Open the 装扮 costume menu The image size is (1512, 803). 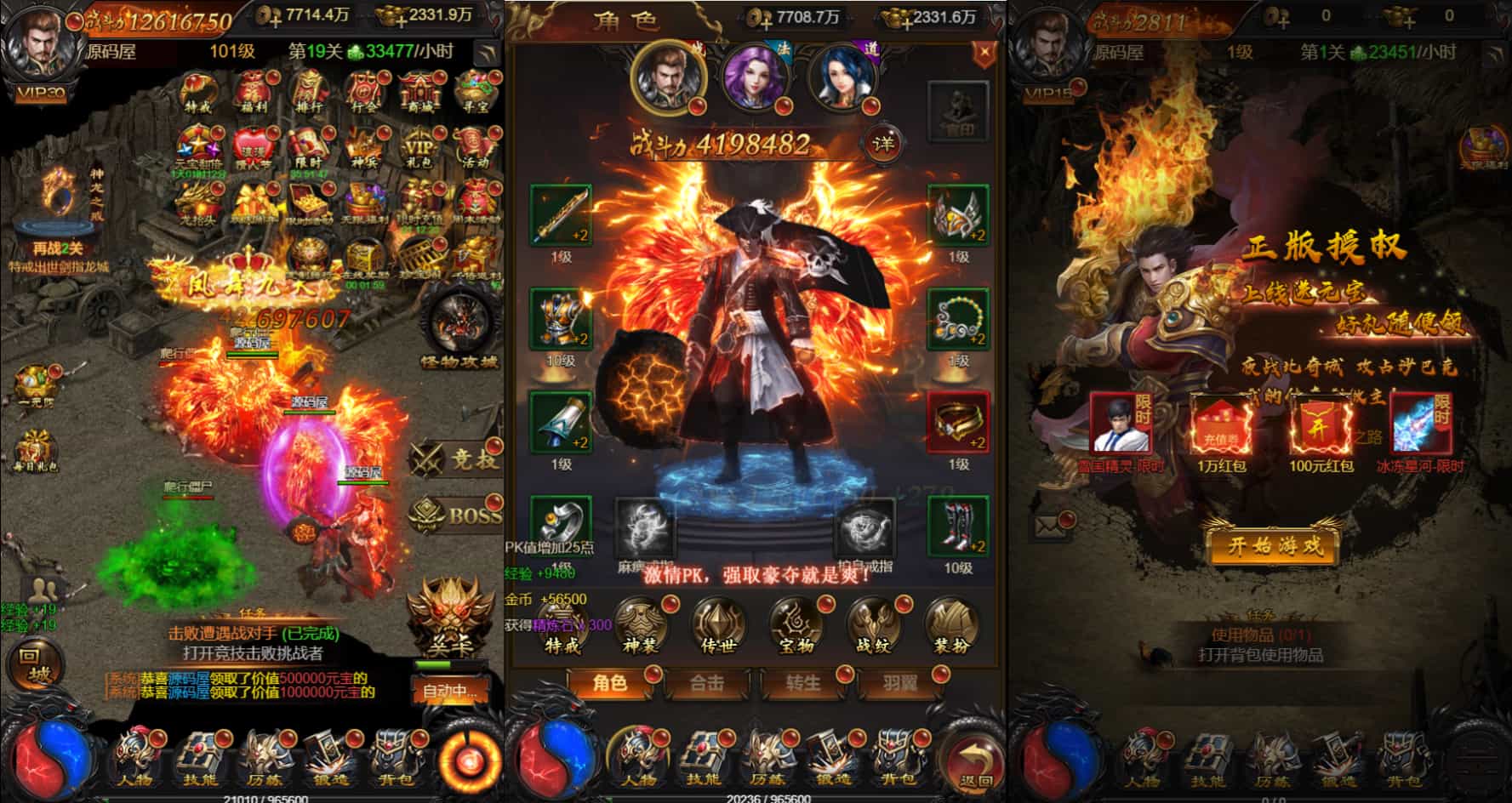[951, 625]
